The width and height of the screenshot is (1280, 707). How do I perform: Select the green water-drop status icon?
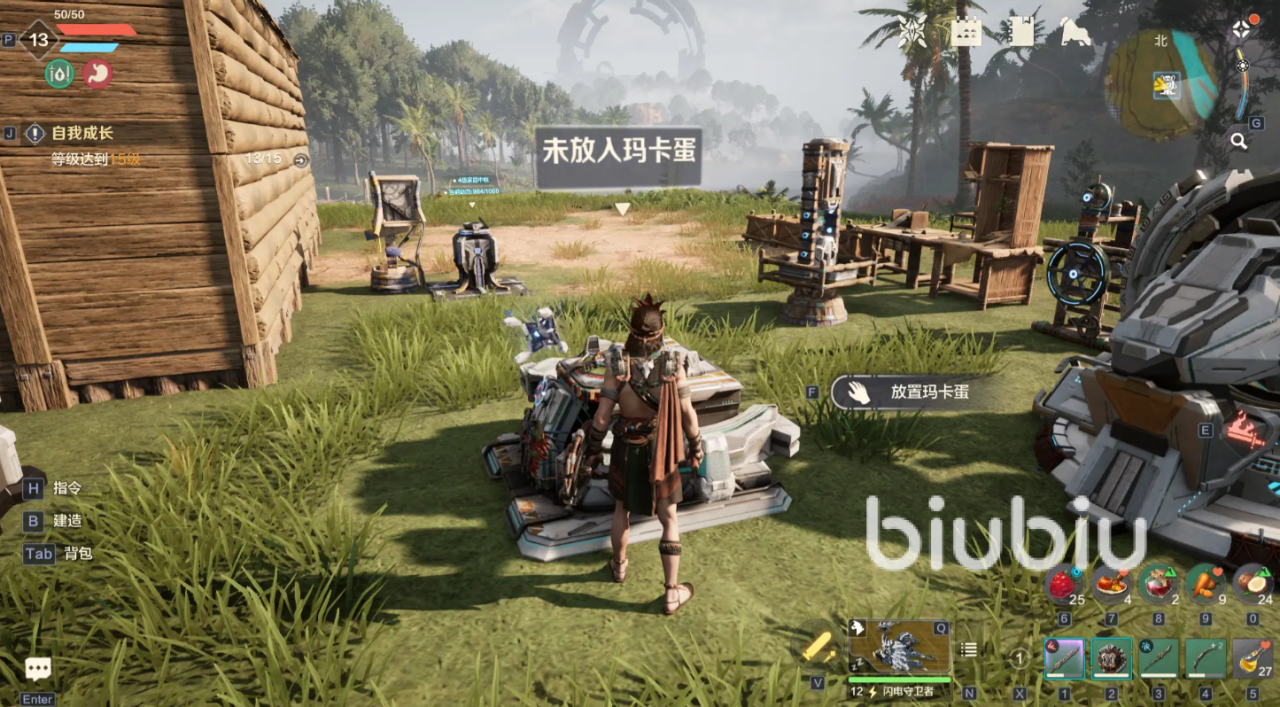59,73
